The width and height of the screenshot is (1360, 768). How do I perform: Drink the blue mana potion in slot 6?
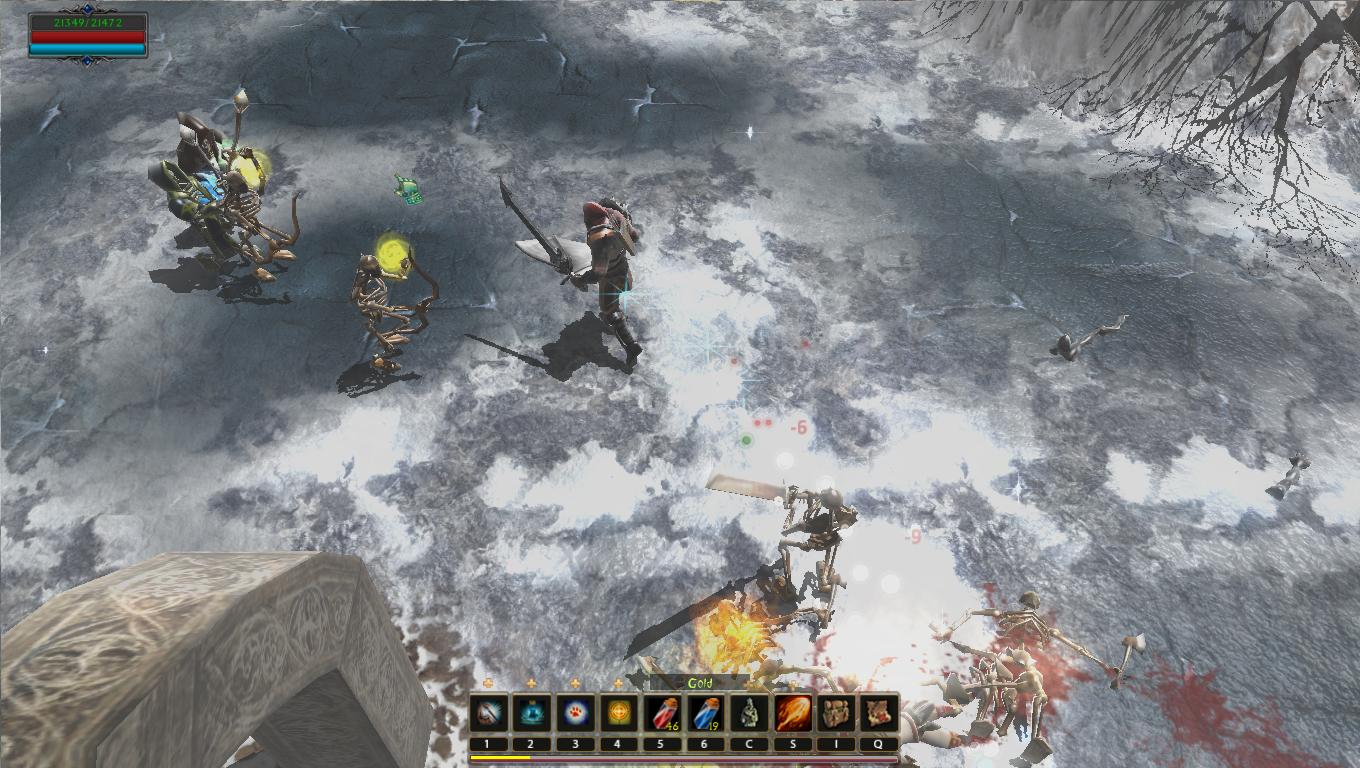[x=705, y=714]
